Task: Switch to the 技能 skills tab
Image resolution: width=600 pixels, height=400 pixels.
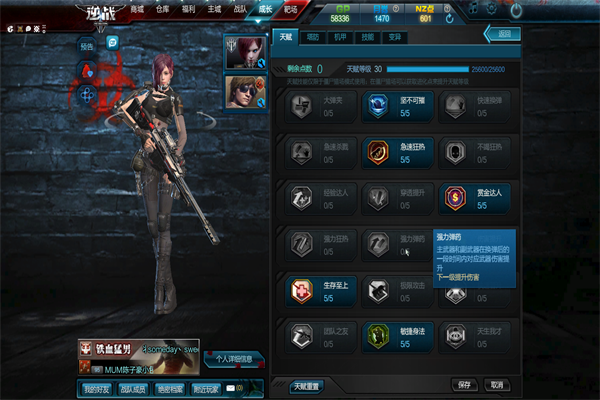Action: [368, 35]
